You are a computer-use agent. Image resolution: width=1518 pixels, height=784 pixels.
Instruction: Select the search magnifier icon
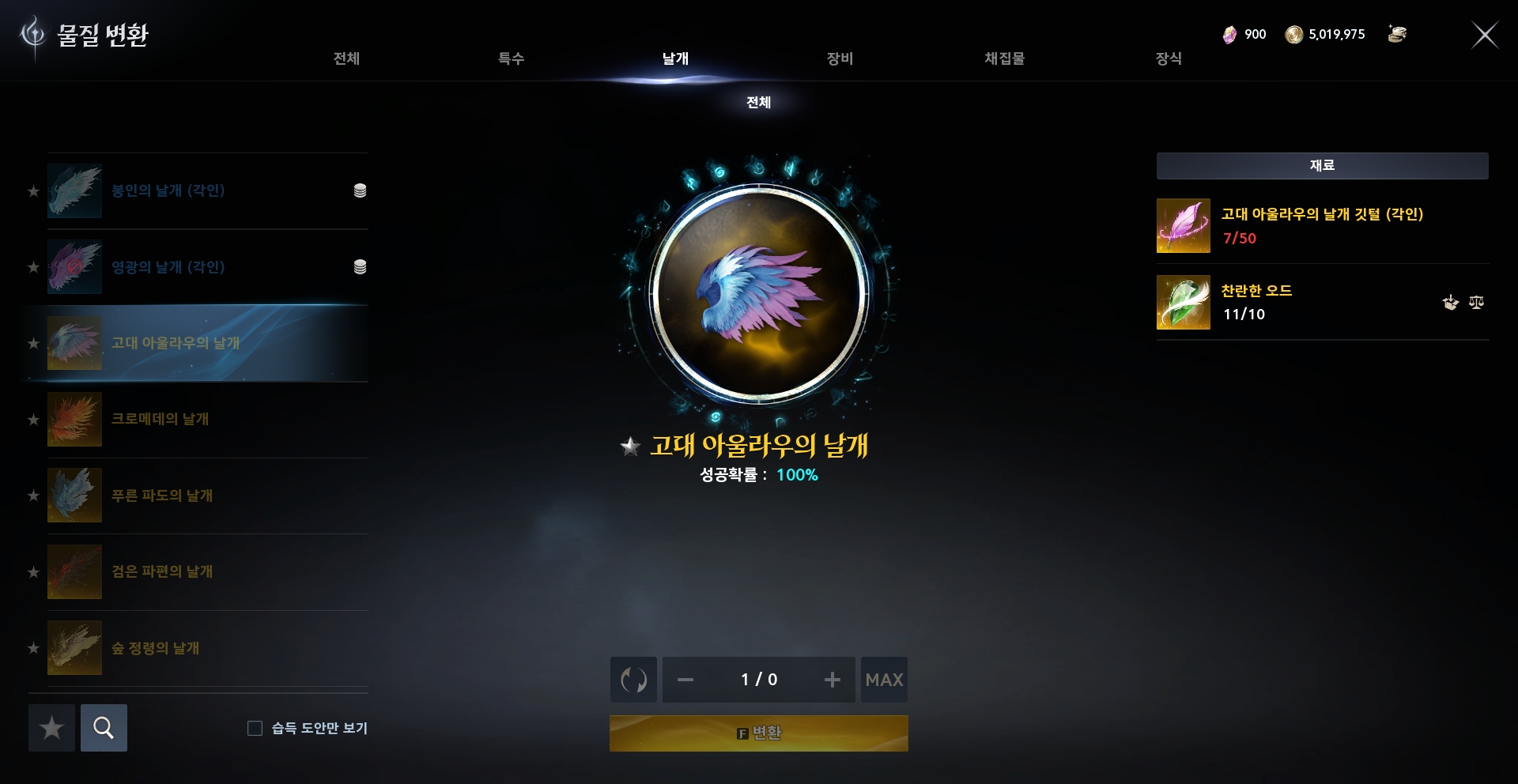[104, 728]
